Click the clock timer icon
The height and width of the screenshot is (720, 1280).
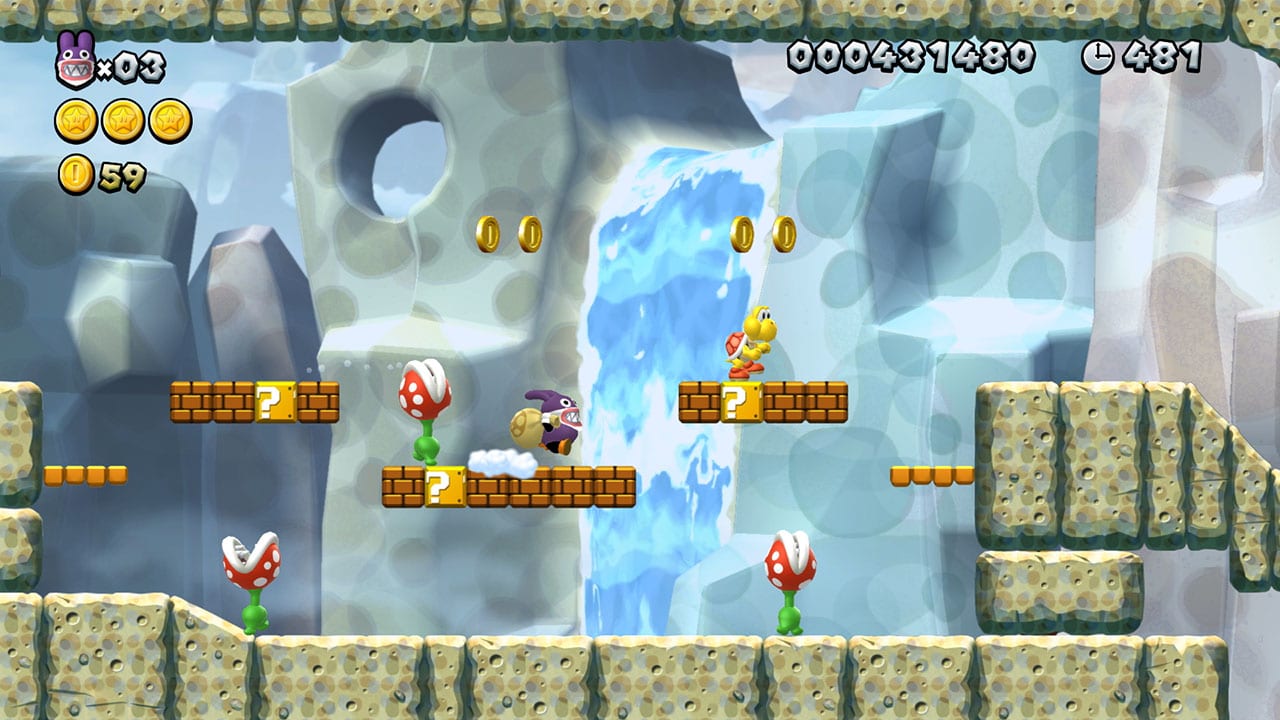[1098, 57]
